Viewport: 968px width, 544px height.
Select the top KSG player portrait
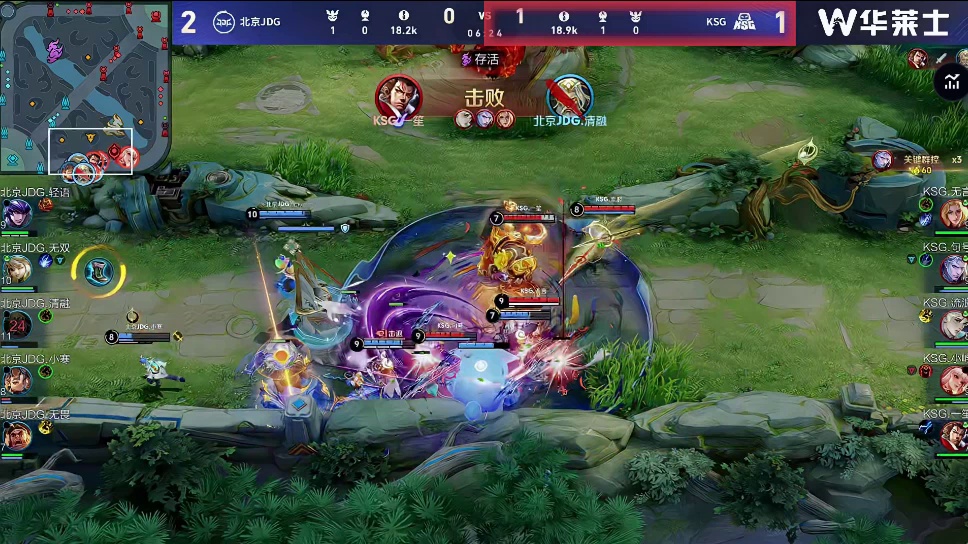point(953,213)
